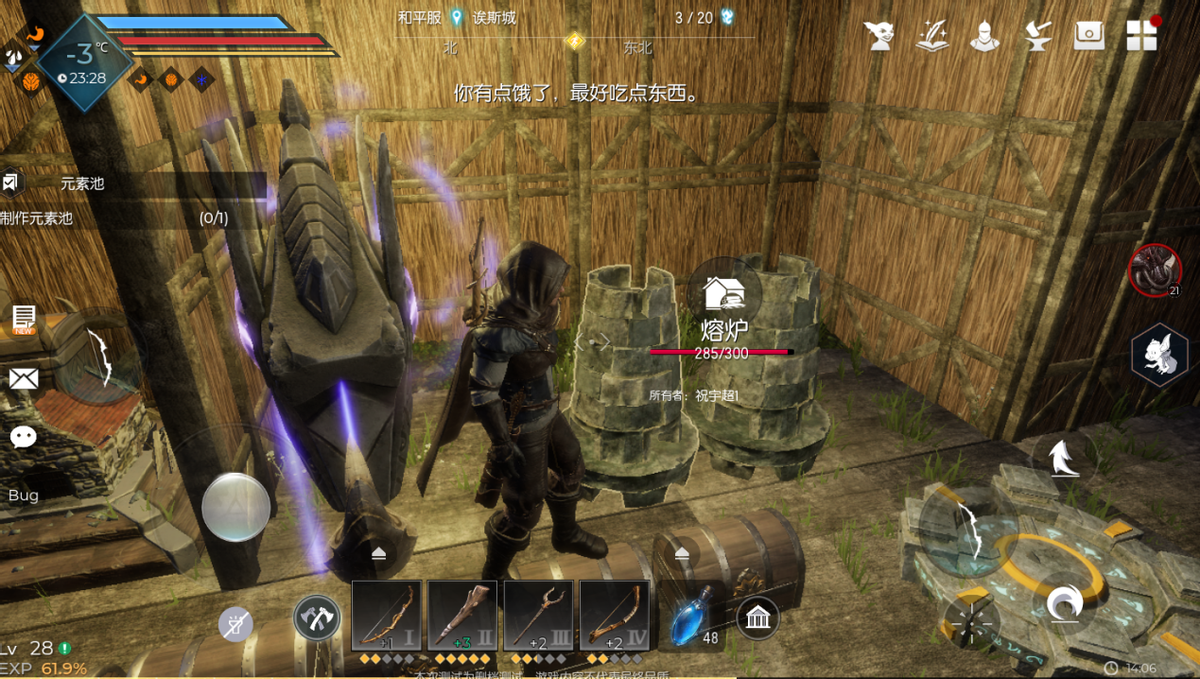Image resolution: width=1200 pixels, height=679 pixels.
Task: Select the bow in weapon slot I
Action: [386, 615]
